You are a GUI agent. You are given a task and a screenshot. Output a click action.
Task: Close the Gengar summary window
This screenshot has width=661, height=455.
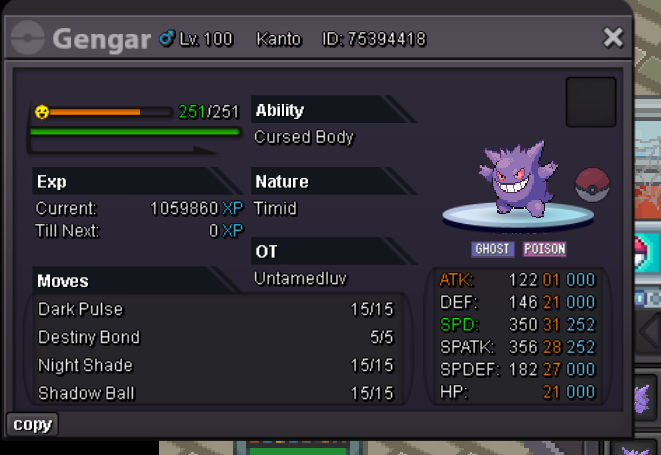(x=613, y=38)
